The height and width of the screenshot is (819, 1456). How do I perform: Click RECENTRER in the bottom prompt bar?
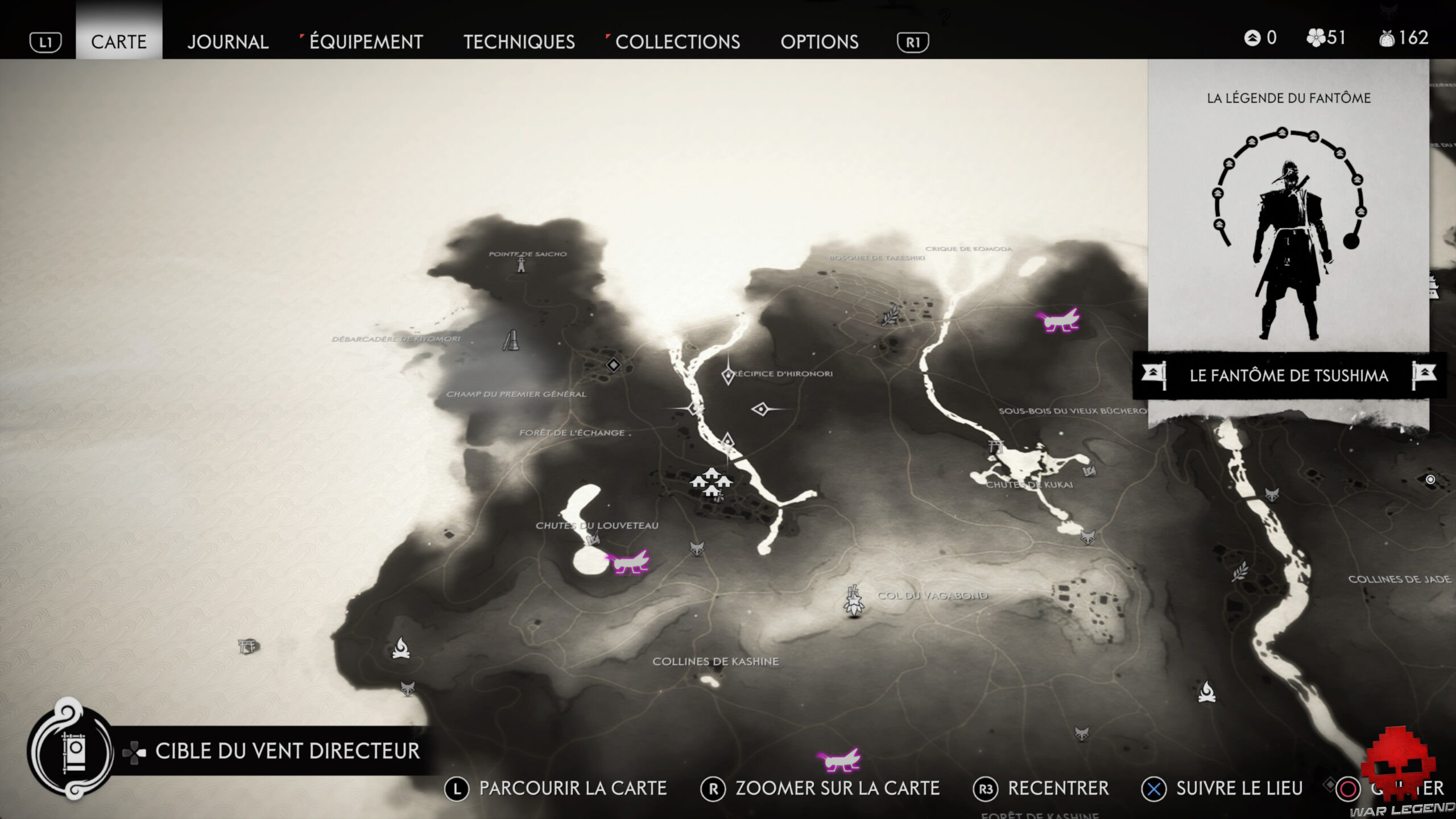coord(1056,789)
